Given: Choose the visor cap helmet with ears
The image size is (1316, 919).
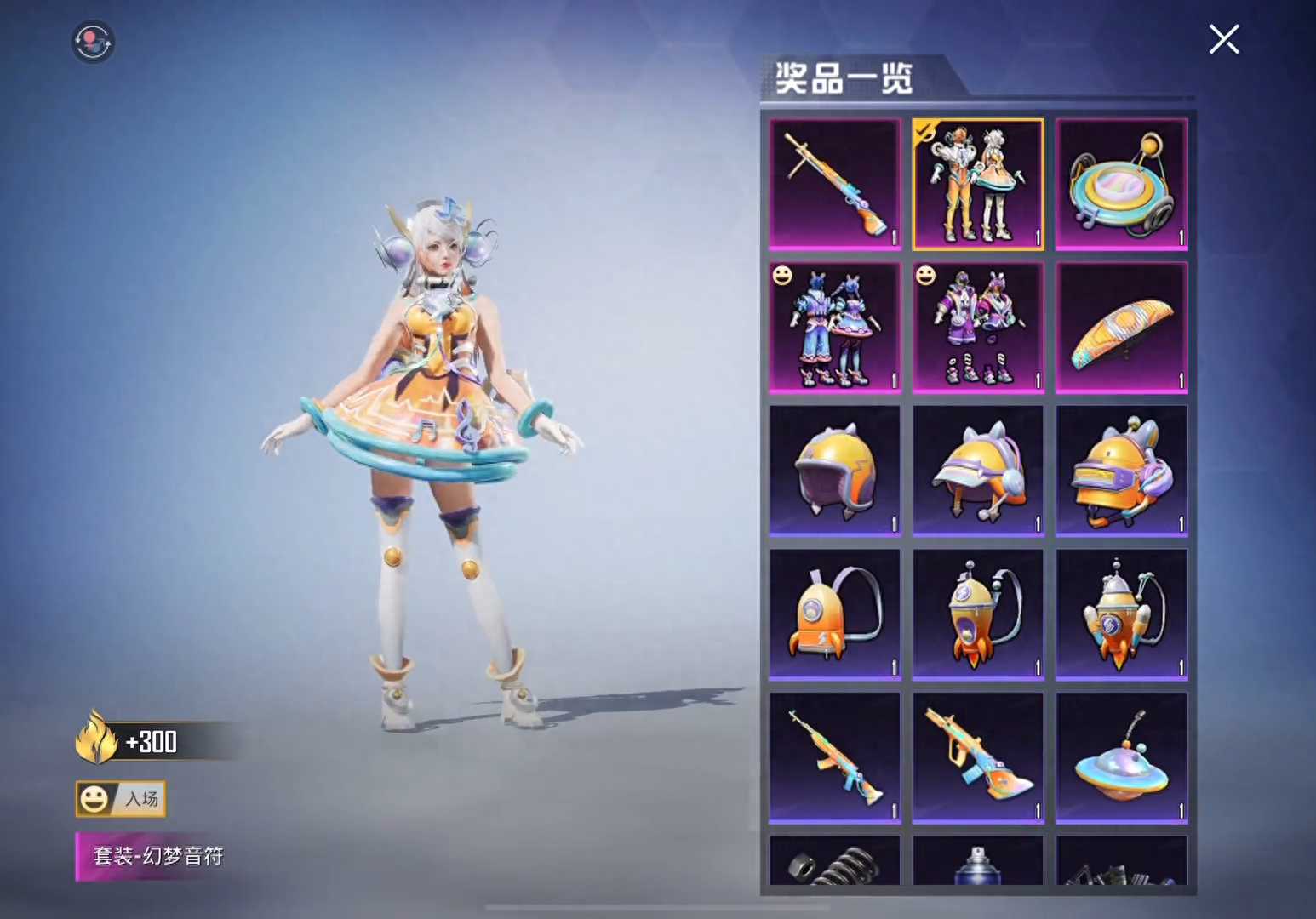Looking at the screenshot, I should 978,471.
